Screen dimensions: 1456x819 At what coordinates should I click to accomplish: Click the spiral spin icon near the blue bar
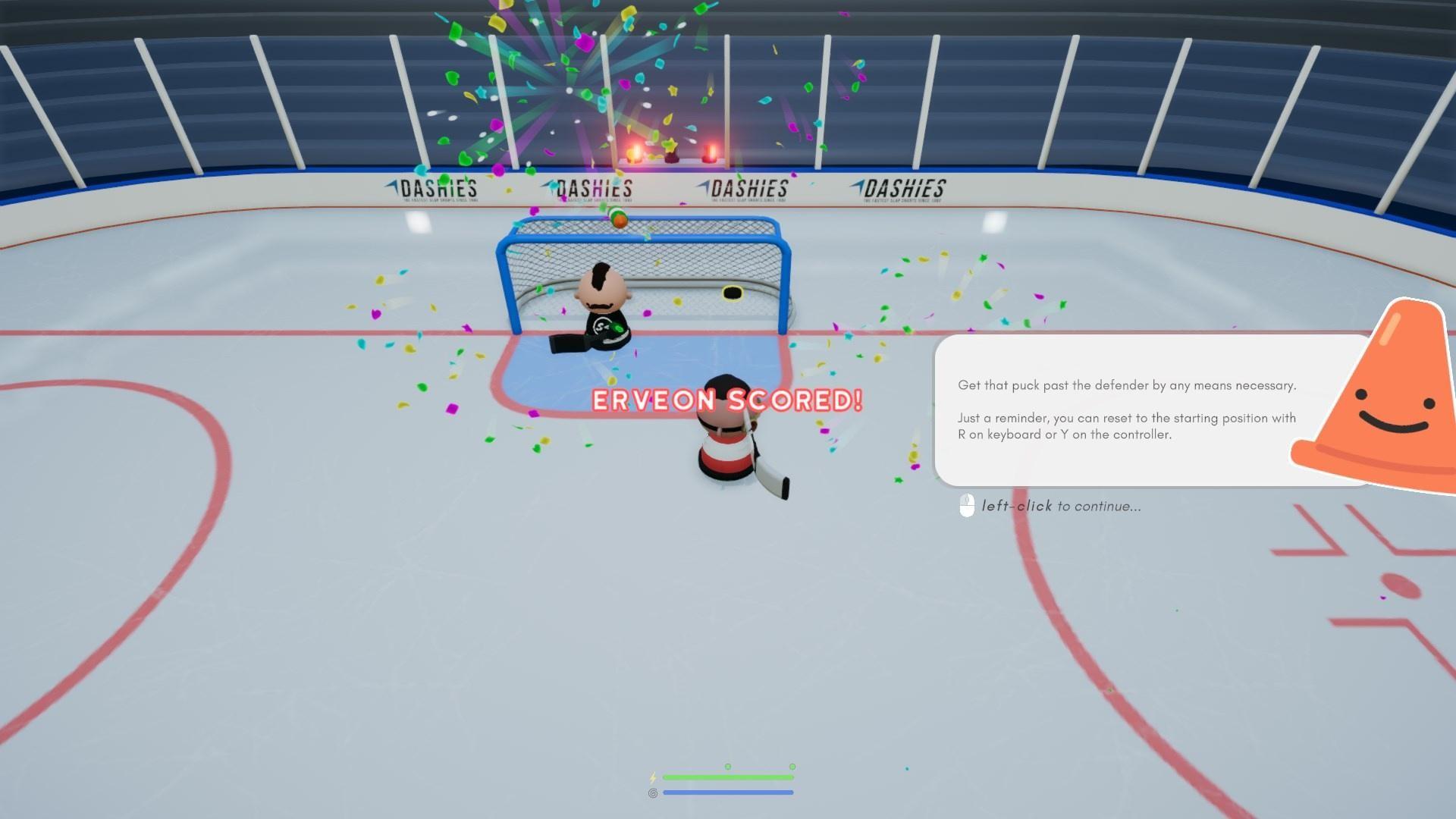coord(653,792)
